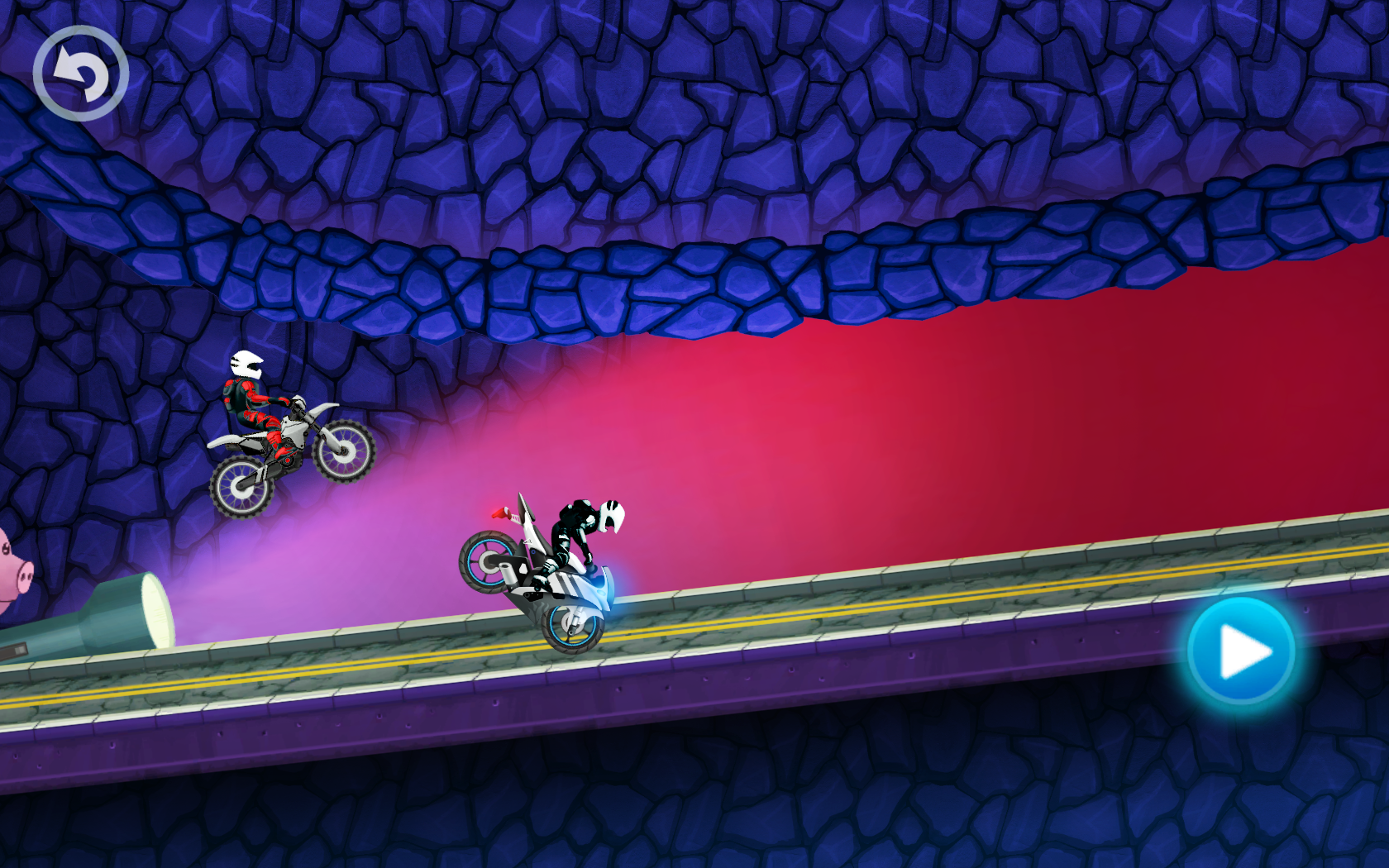Click the pig's snout
Image resolution: width=1389 pixels, height=868 pixels.
[26, 576]
